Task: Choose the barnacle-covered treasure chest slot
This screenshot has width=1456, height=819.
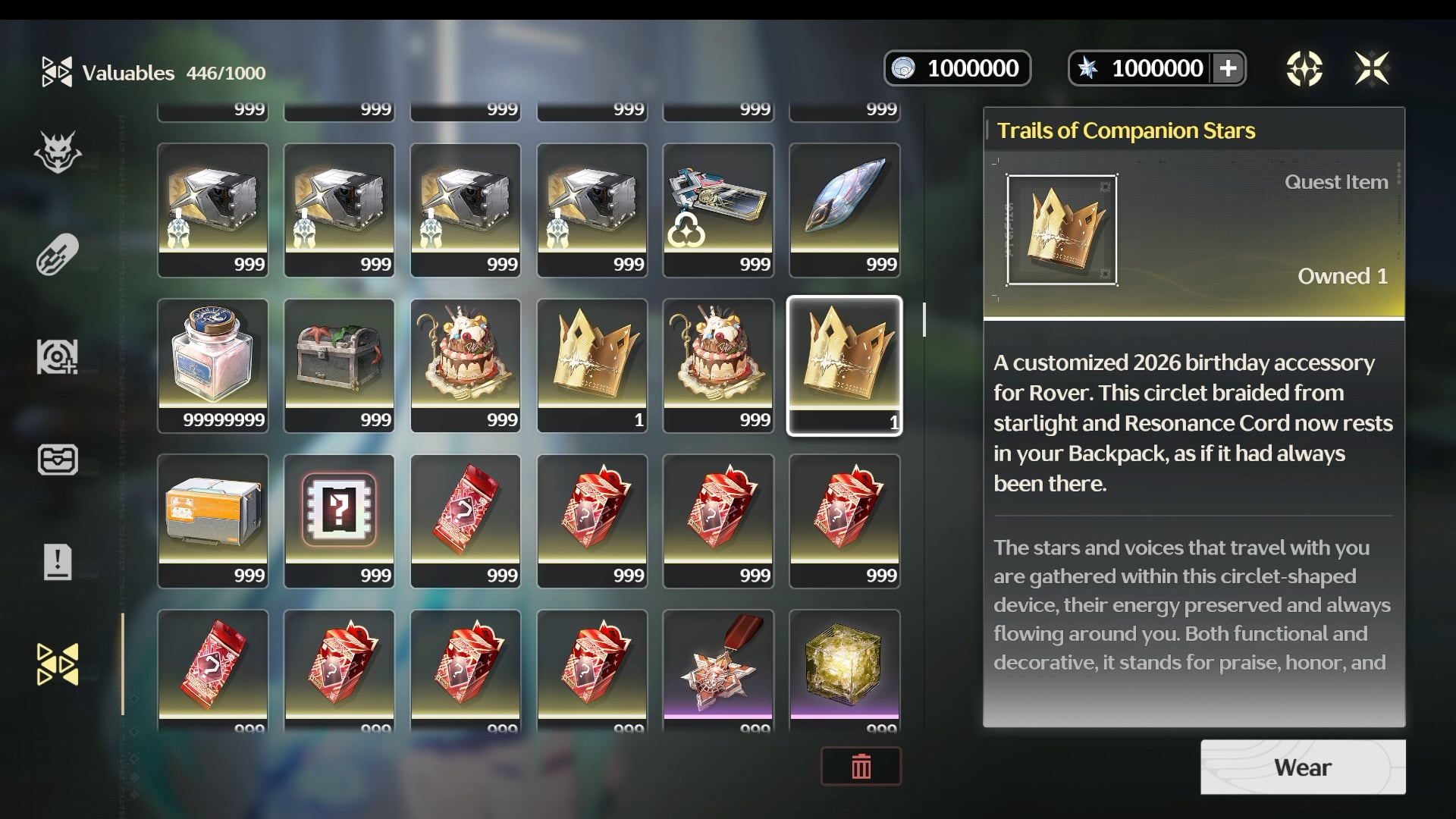Action: pyautogui.click(x=339, y=365)
